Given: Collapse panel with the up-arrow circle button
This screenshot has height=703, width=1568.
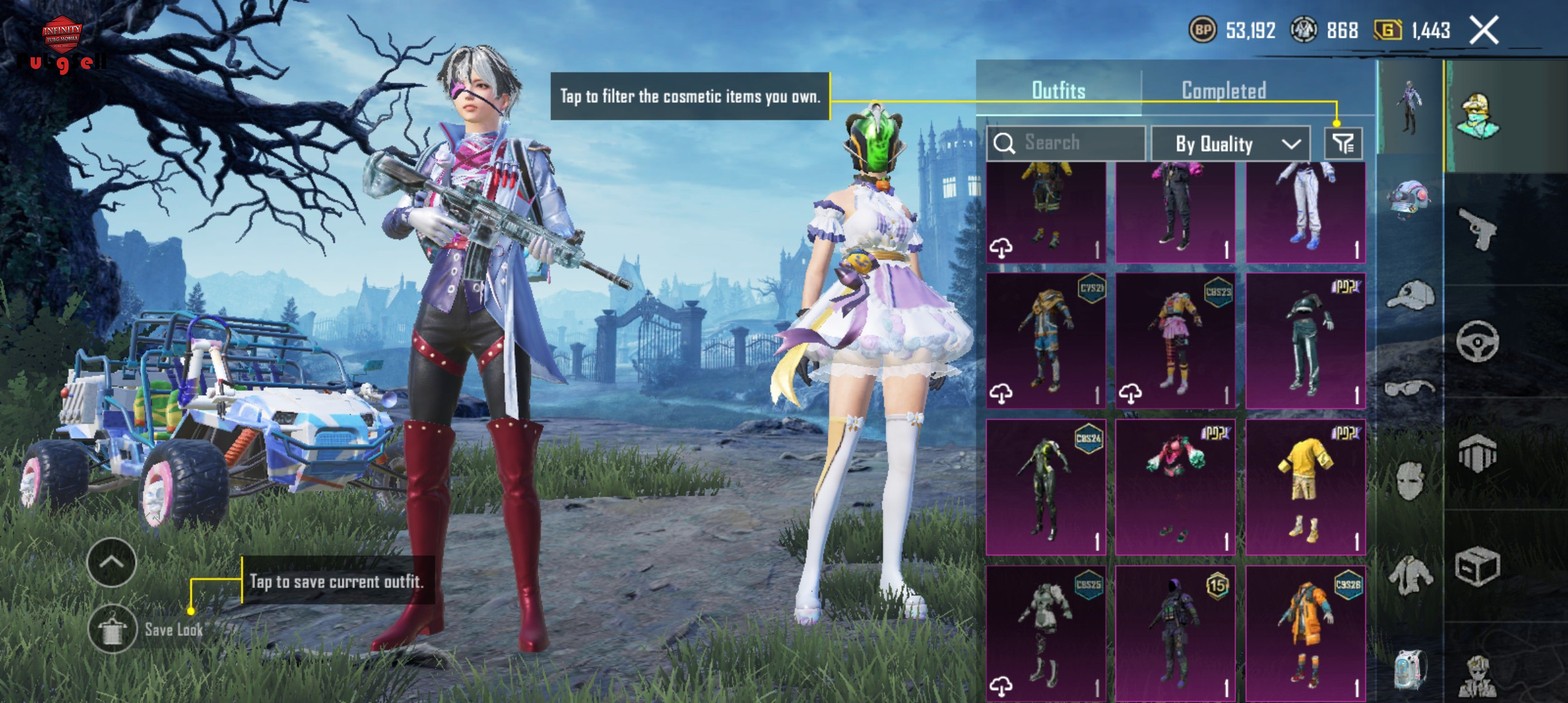Looking at the screenshot, I should [111, 562].
